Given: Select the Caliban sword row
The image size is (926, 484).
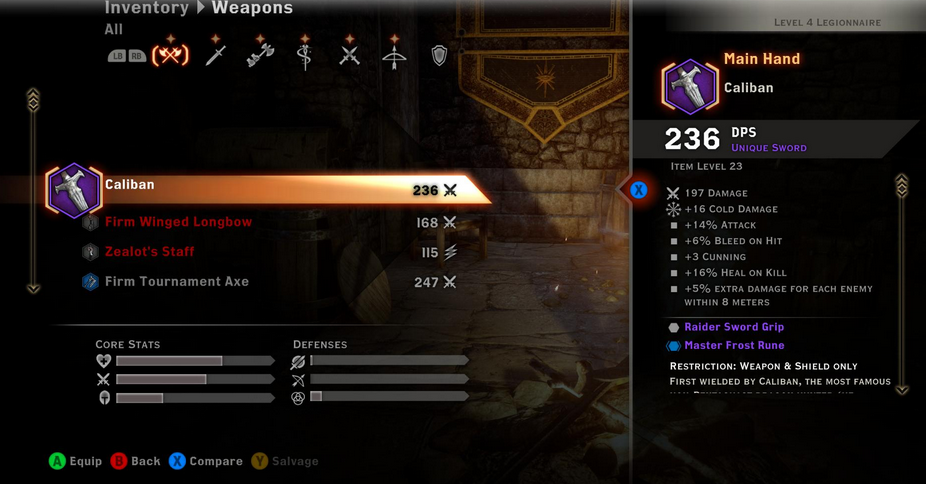Looking at the screenshot, I should coord(270,188).
